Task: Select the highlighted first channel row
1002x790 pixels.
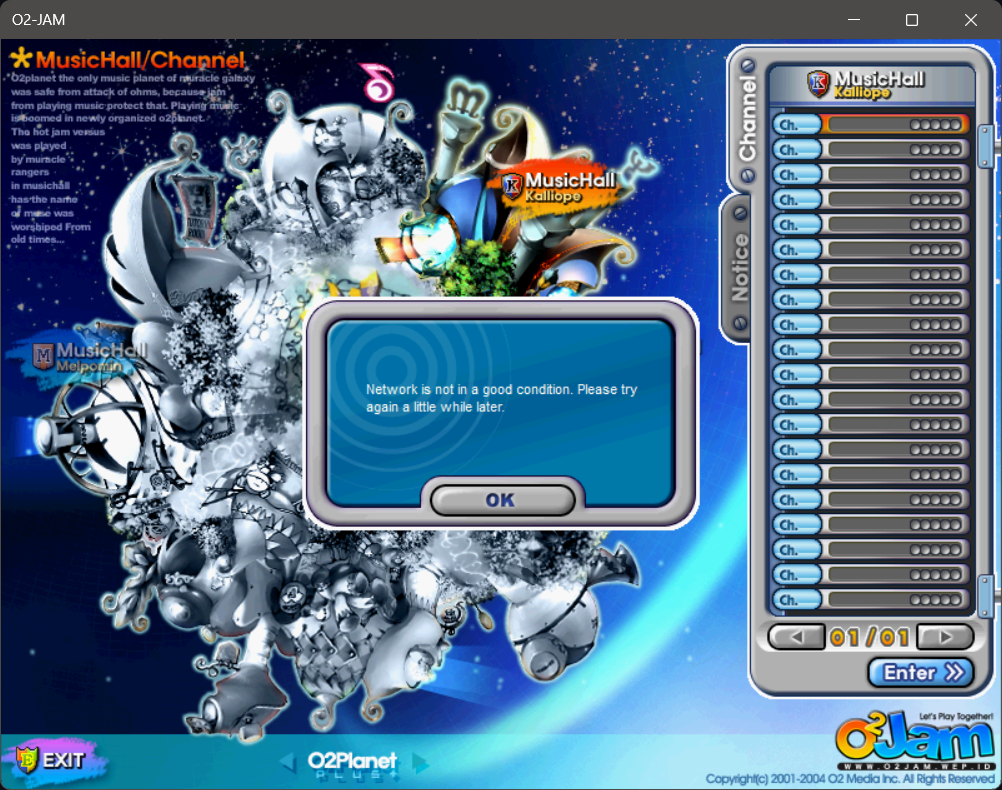Action: pyautogui.click(x=870, y=124)
